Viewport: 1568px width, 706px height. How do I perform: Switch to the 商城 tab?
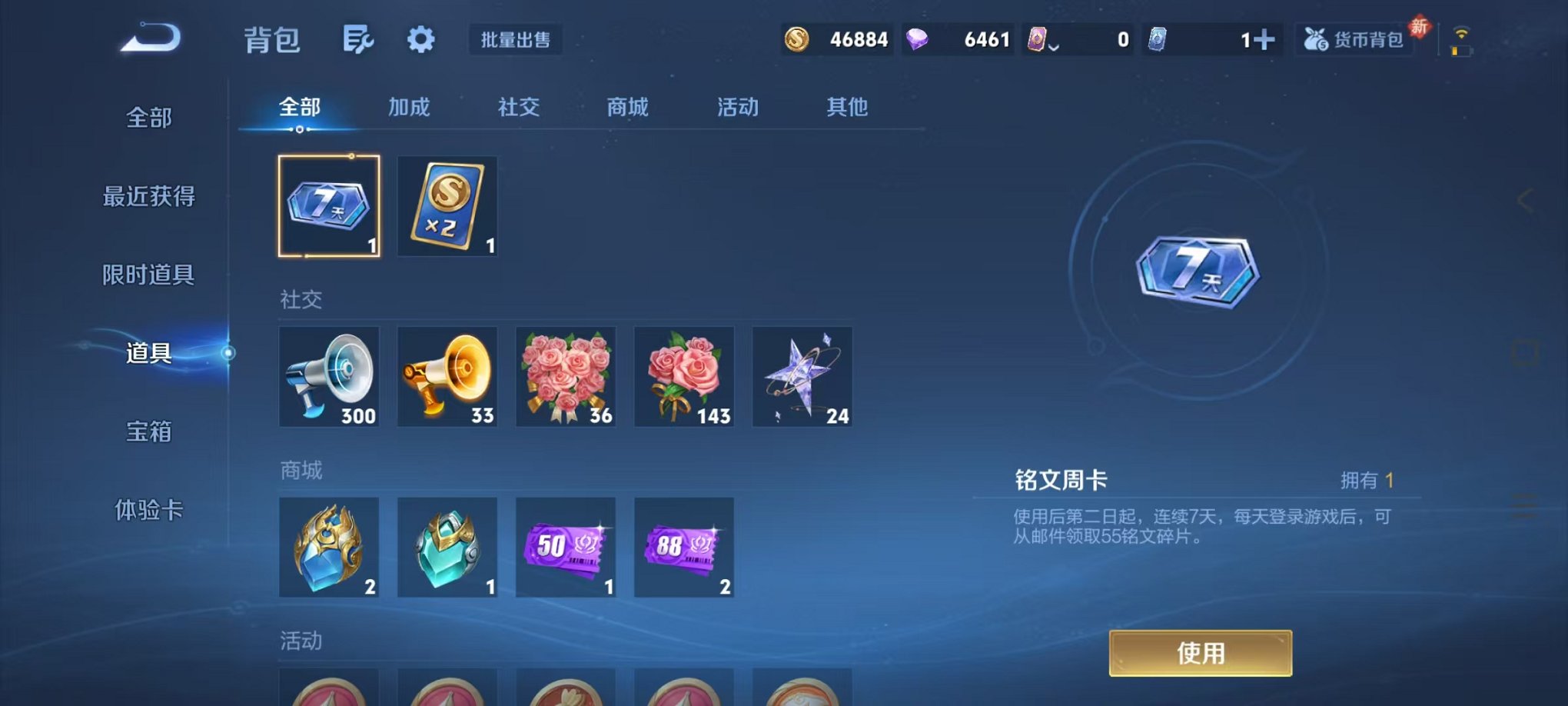click(629, 108)
